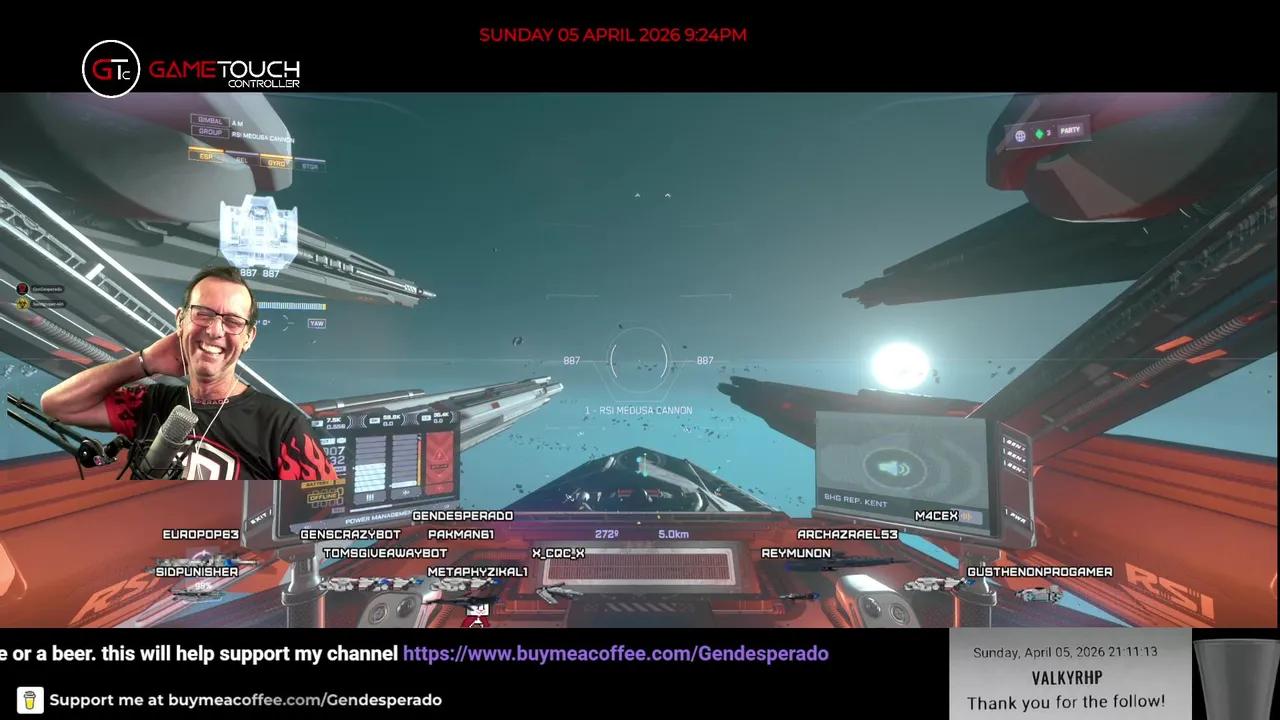Click the green diamond party status icon
The width and height of the screenshot is (1280, 720).
1040,133
